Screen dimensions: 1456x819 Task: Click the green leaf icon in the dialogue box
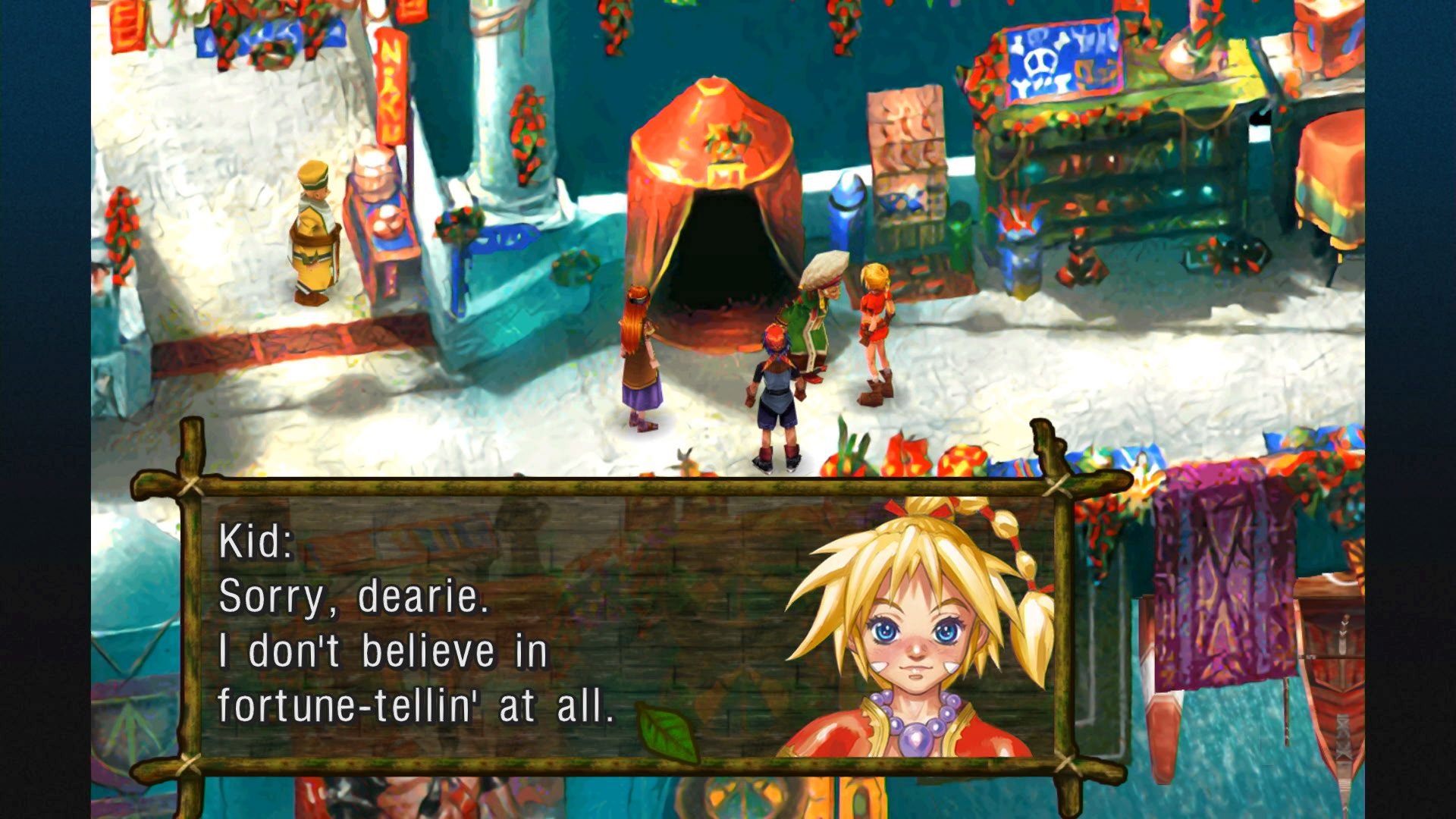coord(666,733)
